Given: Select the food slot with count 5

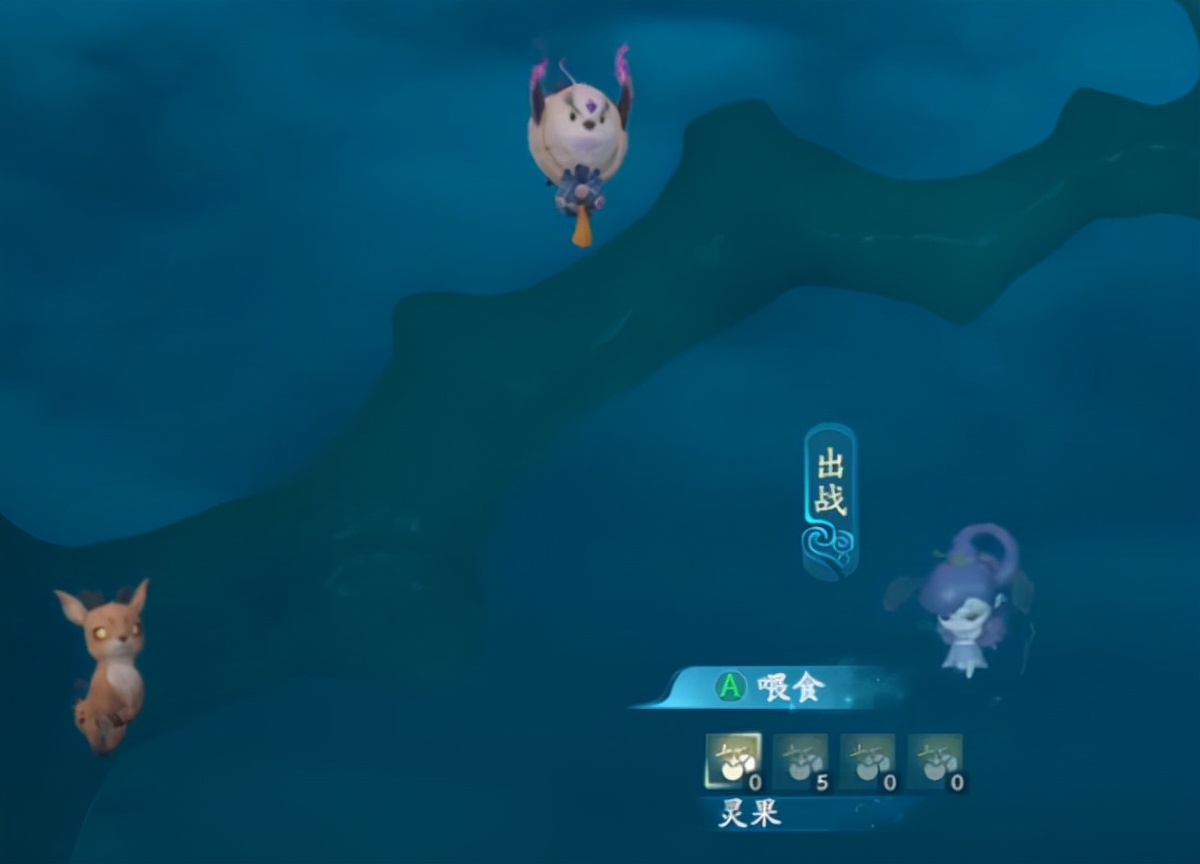Looking at the screenshot, I should 800,762.
